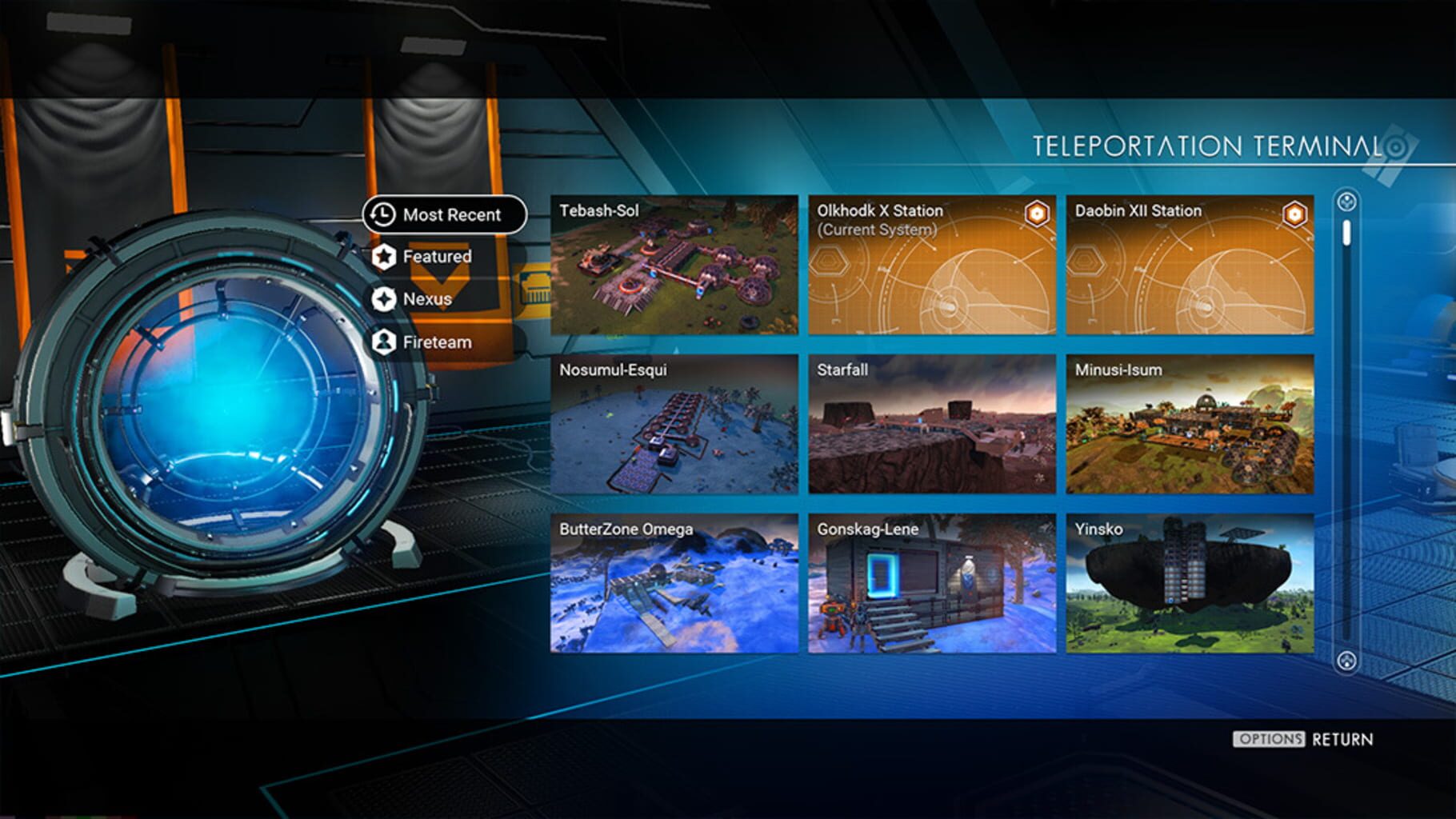Enable the Fireteam destination filter
This screenshot has width=1456, height=819.
point(436,342)
